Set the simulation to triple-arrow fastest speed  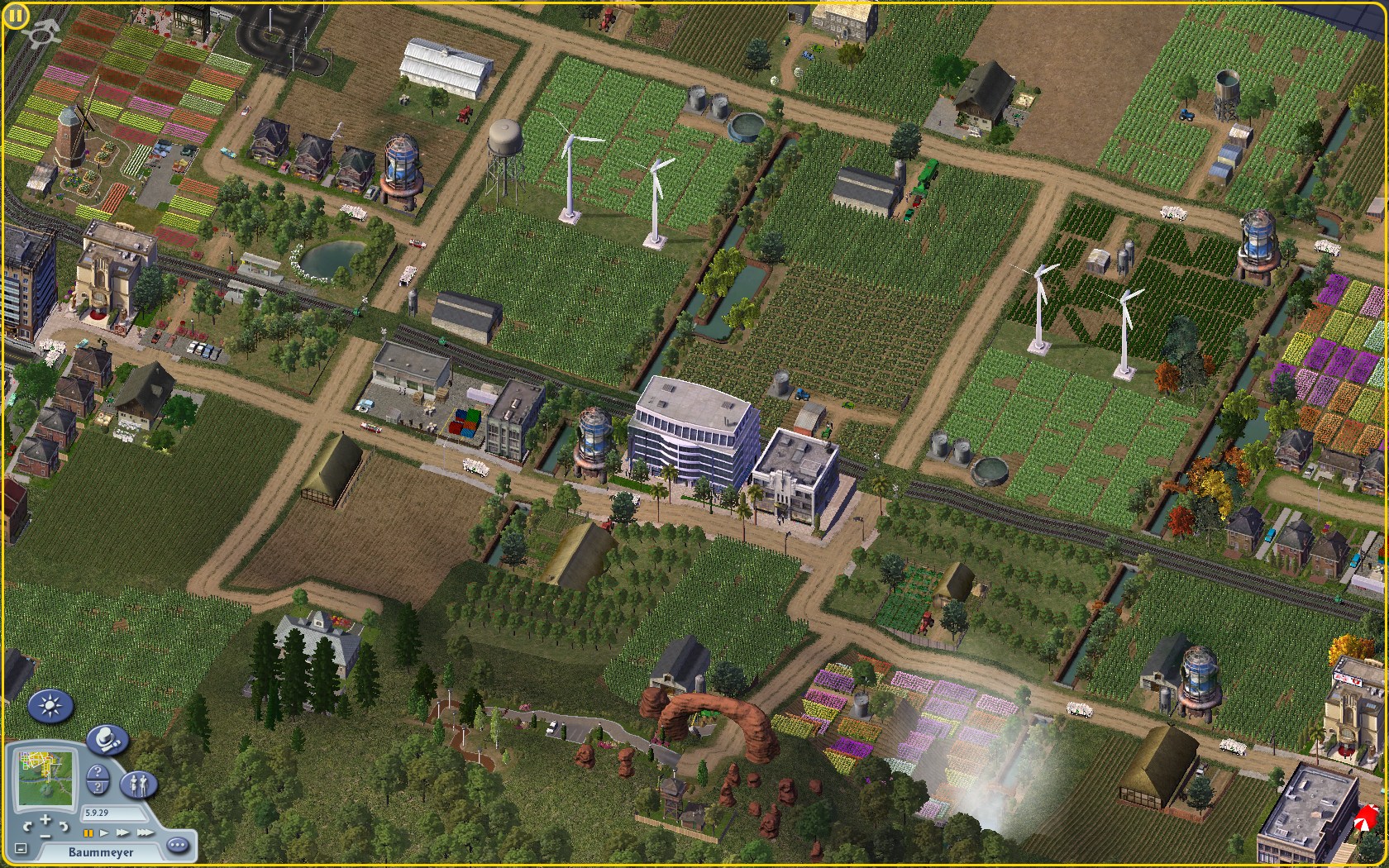point(144,833)
